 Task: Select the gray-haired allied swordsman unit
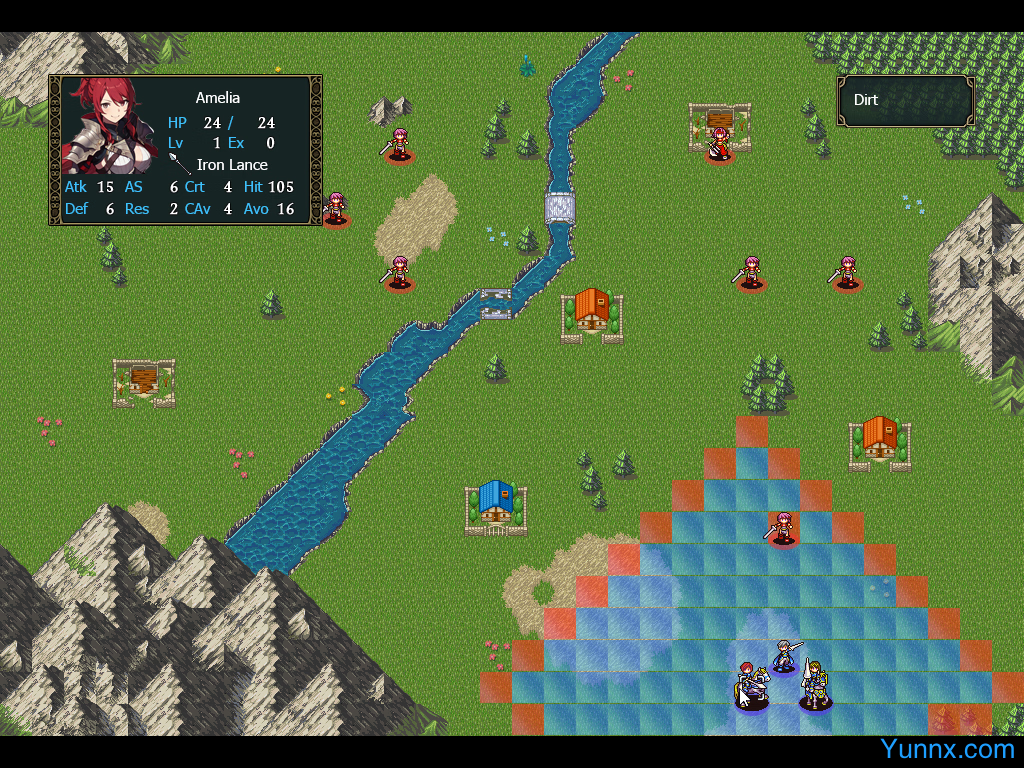784,657
